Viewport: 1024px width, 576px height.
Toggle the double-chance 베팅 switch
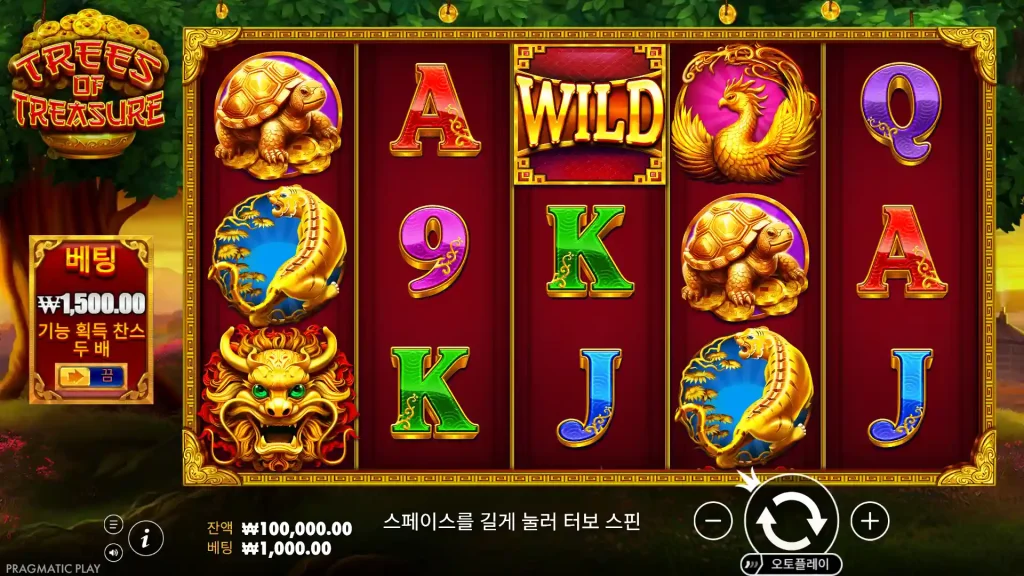(90, 376)
